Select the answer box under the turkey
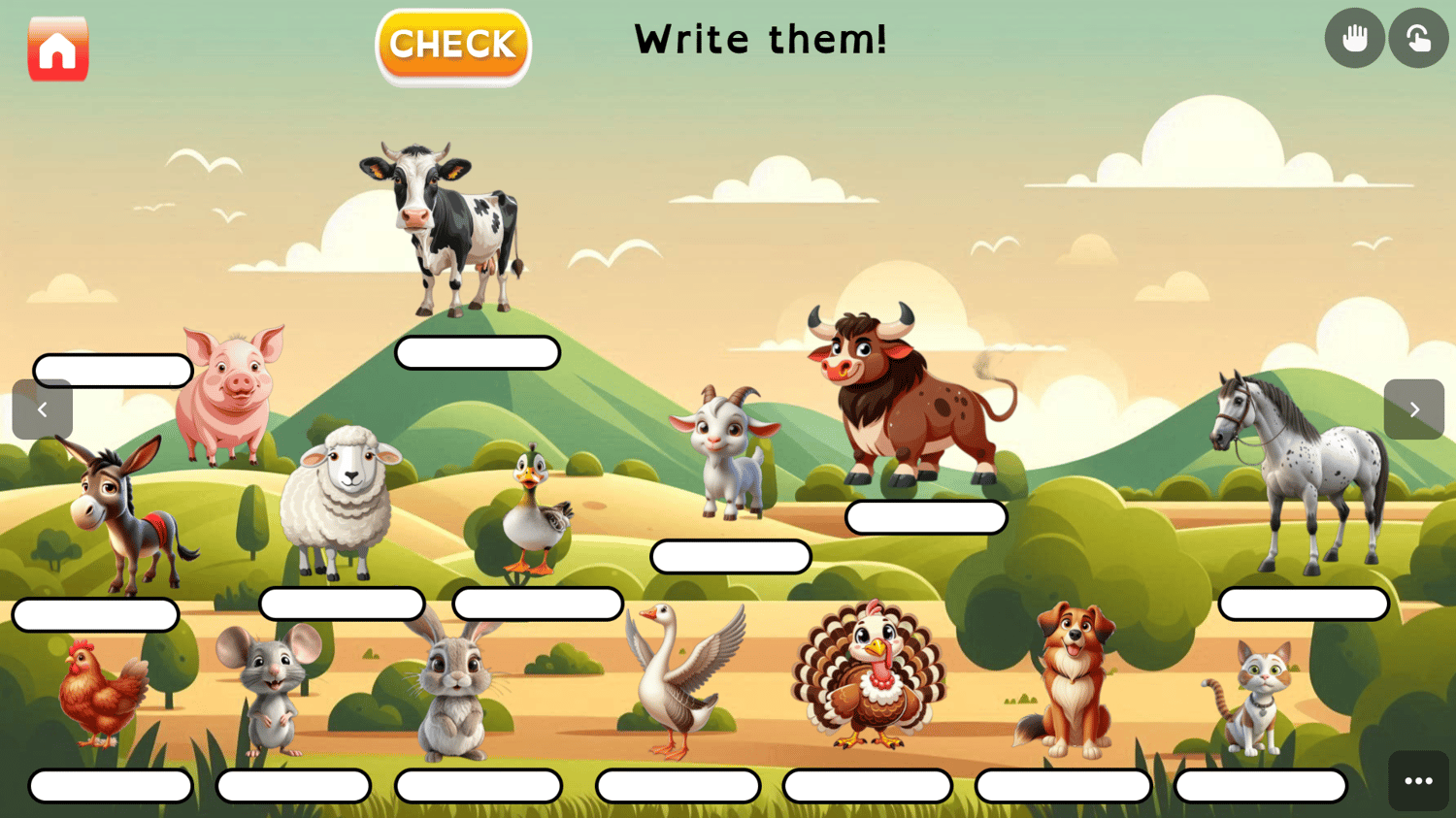 tap(867, 786)
